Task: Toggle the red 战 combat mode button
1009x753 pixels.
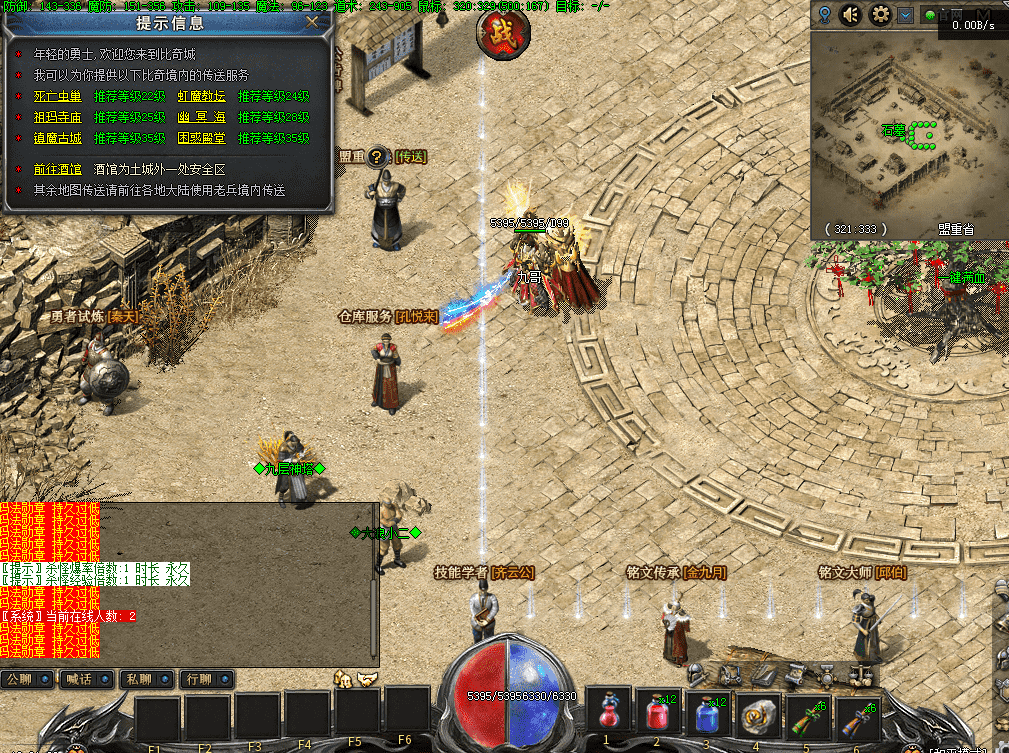Action: (x=503, y=33)
